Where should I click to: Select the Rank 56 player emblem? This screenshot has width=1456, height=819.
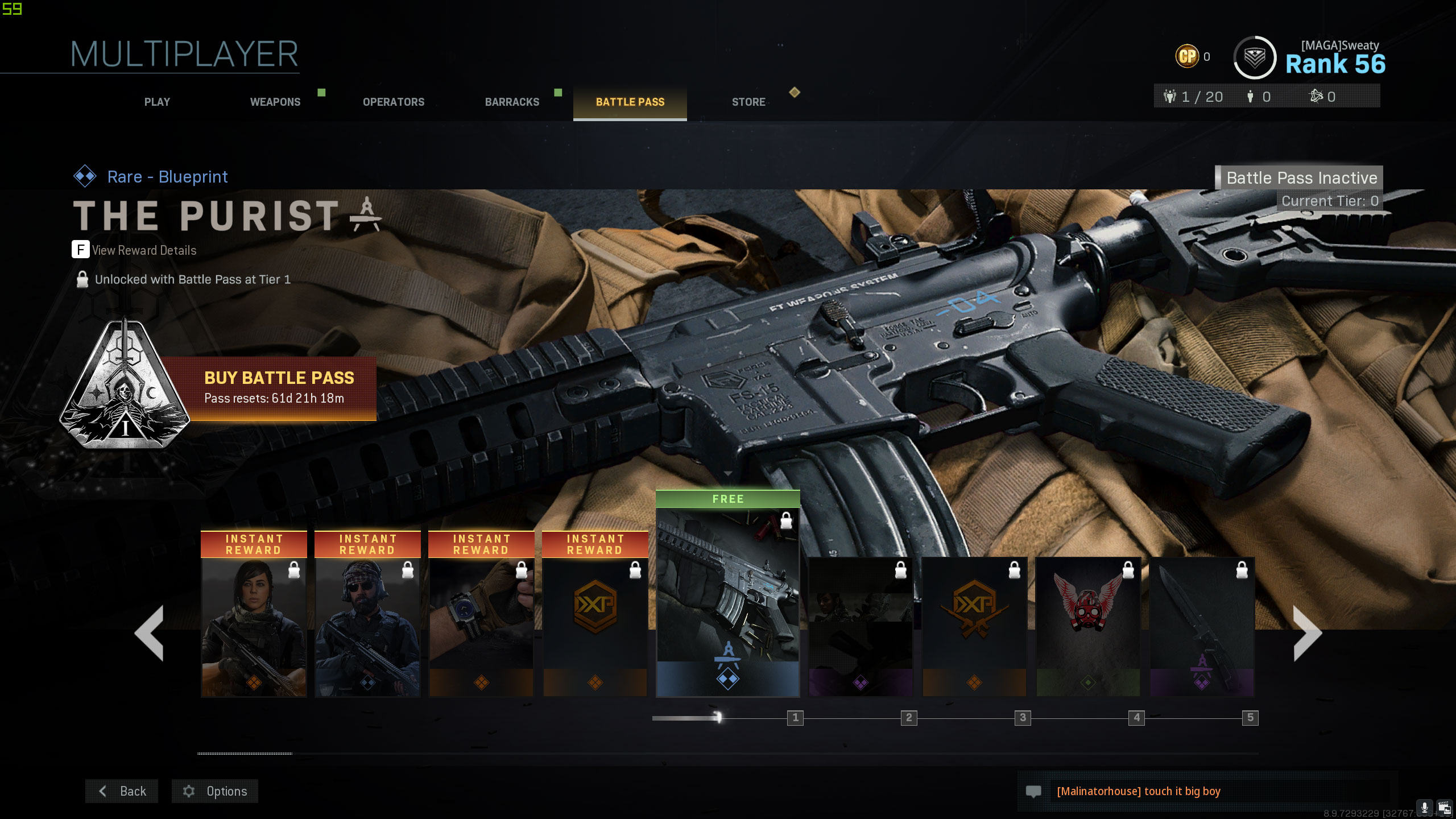click(1254, 57)
